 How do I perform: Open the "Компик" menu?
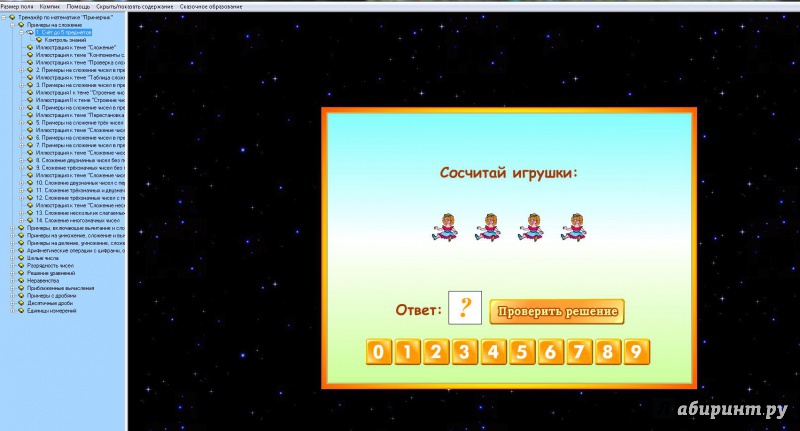coord(51,5)
